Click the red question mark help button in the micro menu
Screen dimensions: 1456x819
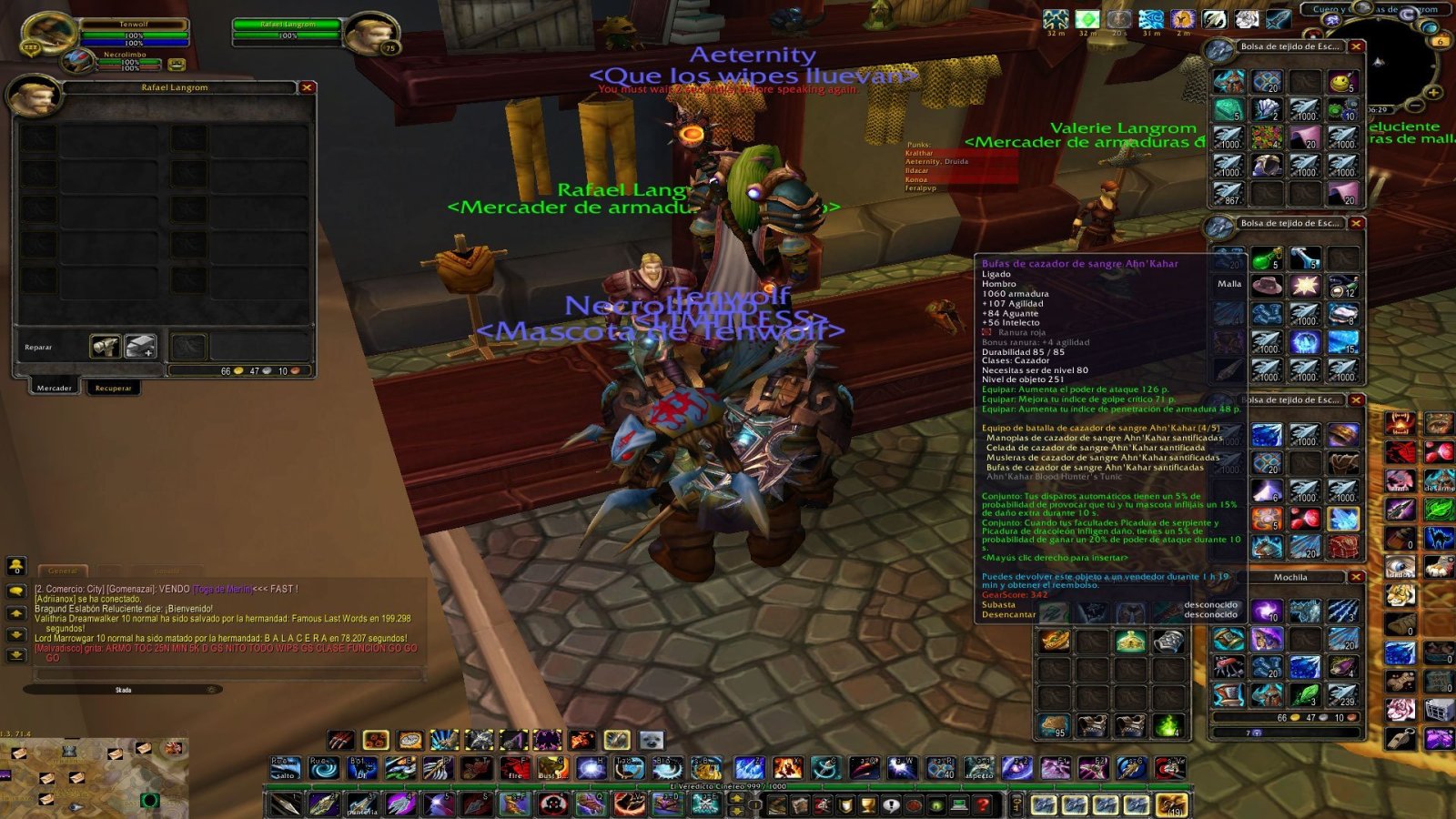(982, 803)
